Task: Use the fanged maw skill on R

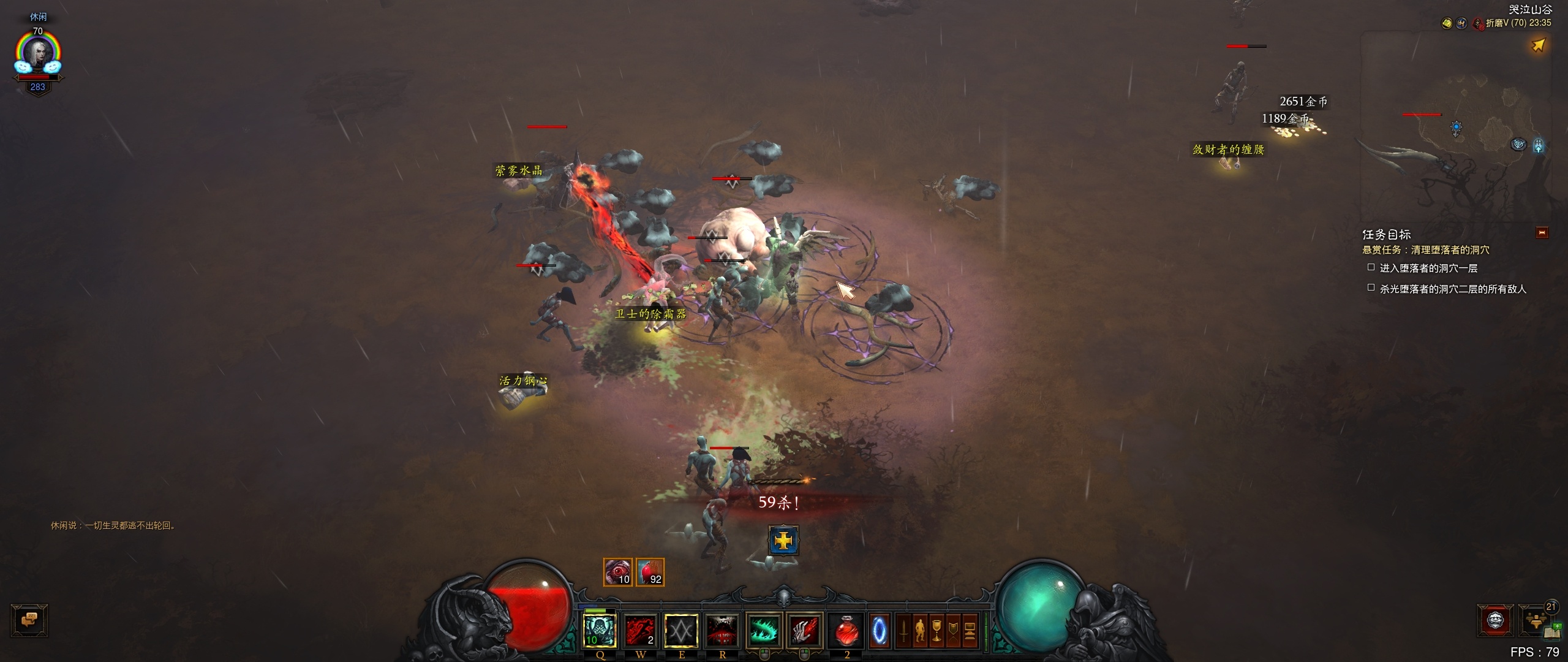Action: (722, 630)
